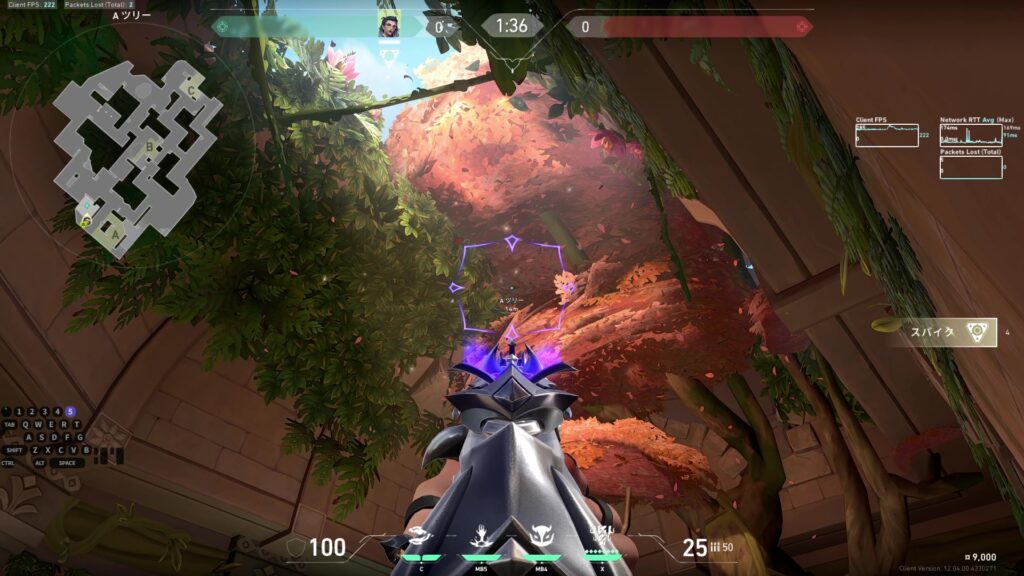This screenshot has height=576, width=1024.
Task: Trigger the ultimate ability icon with charge dots
Action: click(603, 538)
